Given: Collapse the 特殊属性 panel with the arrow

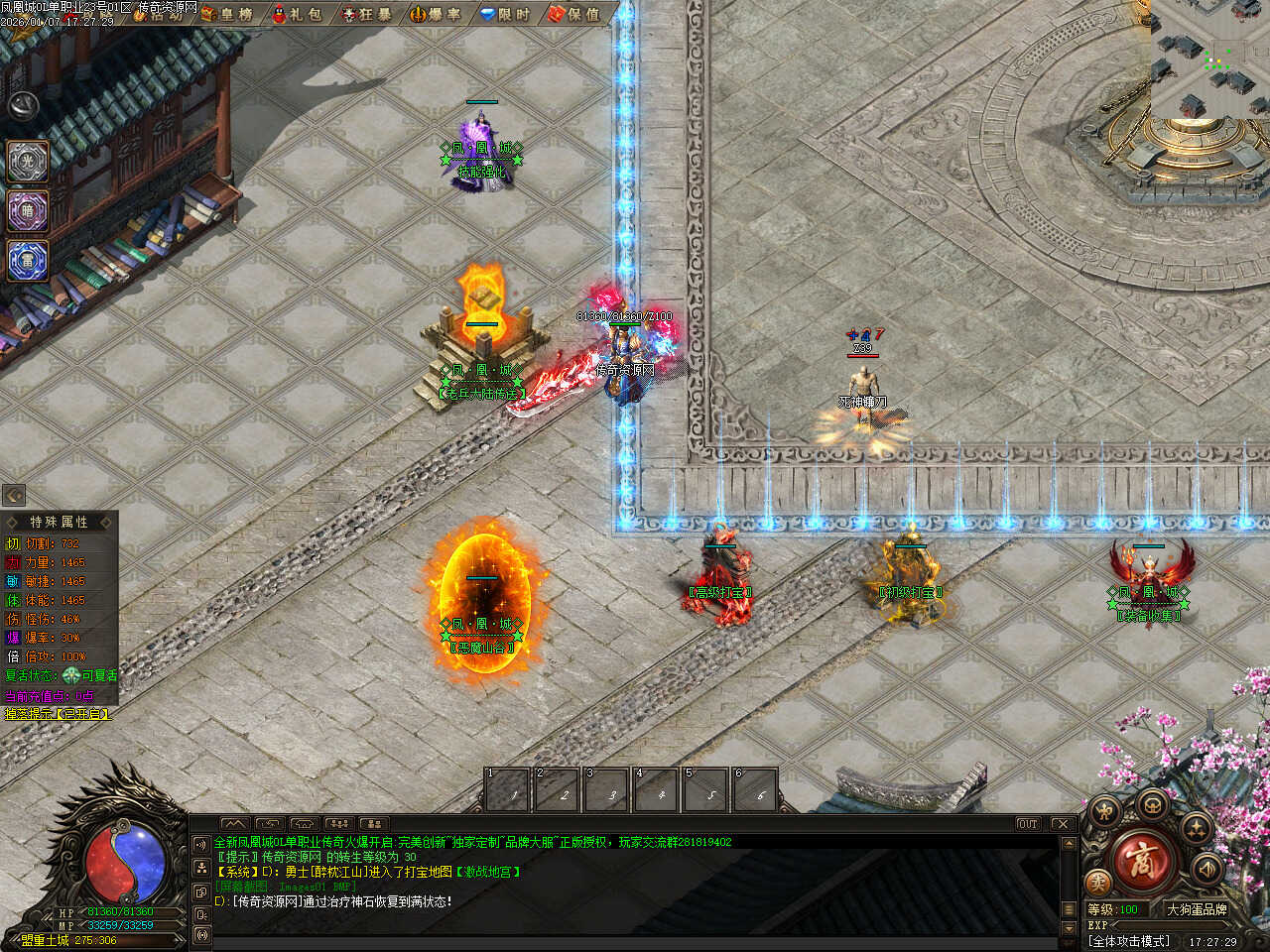Looking at the screenshot, I should [14, 495].
